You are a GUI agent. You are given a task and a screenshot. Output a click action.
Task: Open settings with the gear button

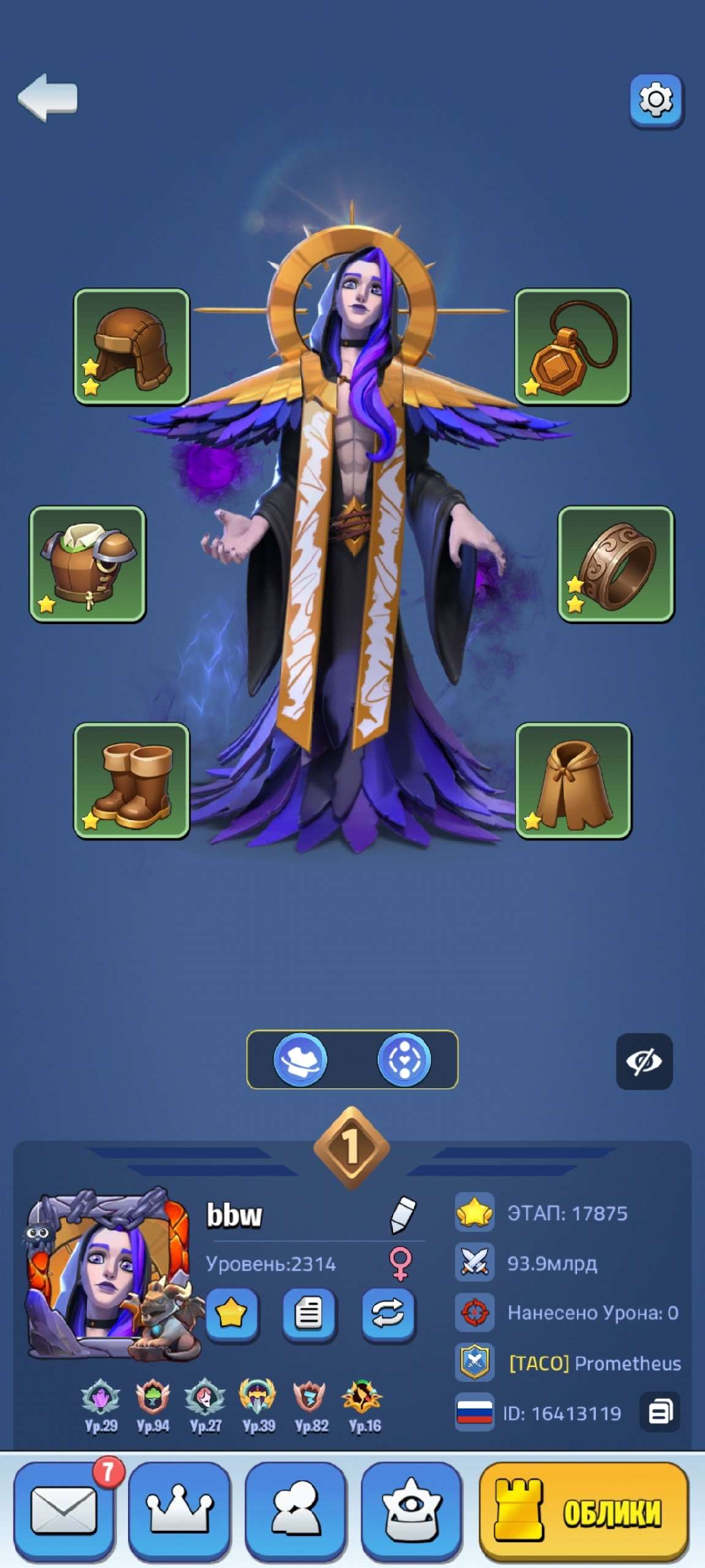coord(656,100)
